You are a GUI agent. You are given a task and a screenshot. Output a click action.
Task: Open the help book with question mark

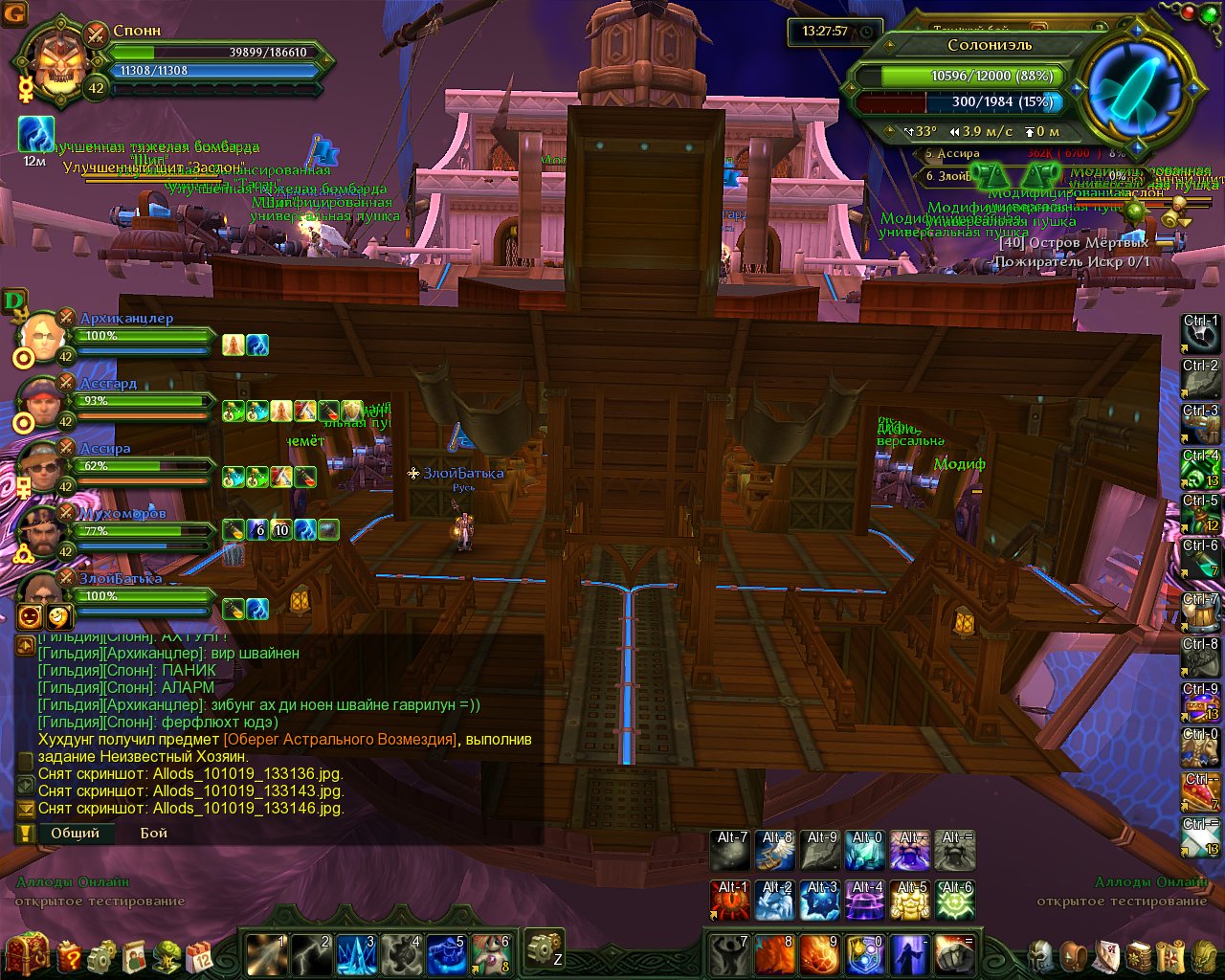click(69, 955)
